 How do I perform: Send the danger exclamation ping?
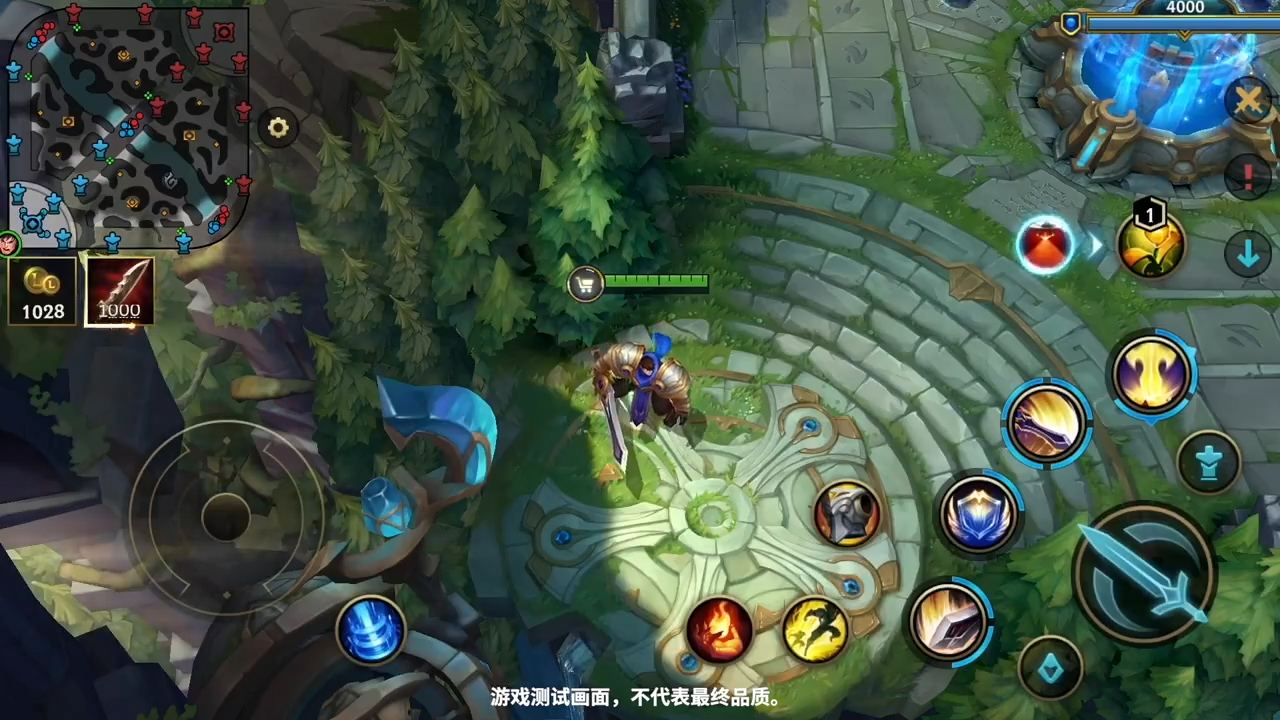[x=1248, y=176]
